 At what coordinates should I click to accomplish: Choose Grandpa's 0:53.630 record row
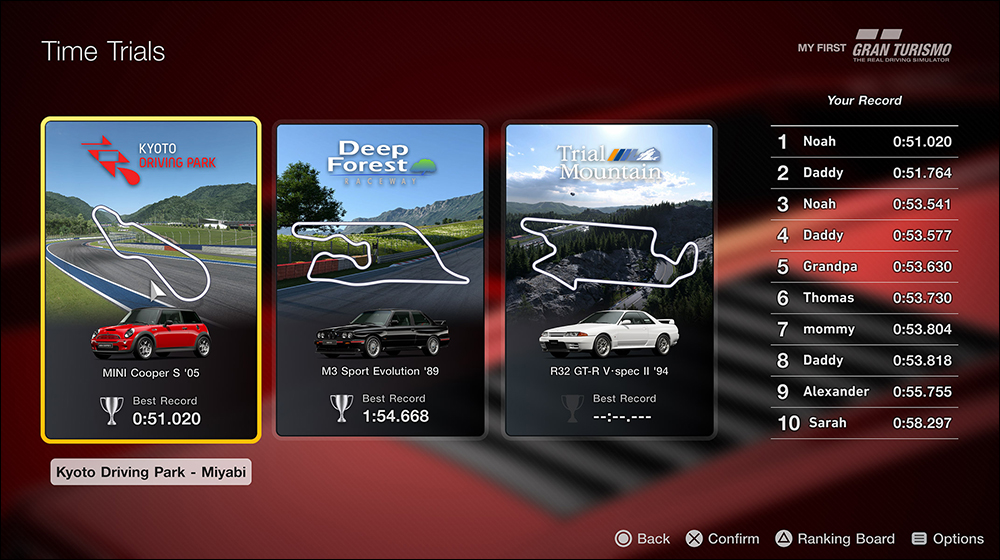coord(864,267)
